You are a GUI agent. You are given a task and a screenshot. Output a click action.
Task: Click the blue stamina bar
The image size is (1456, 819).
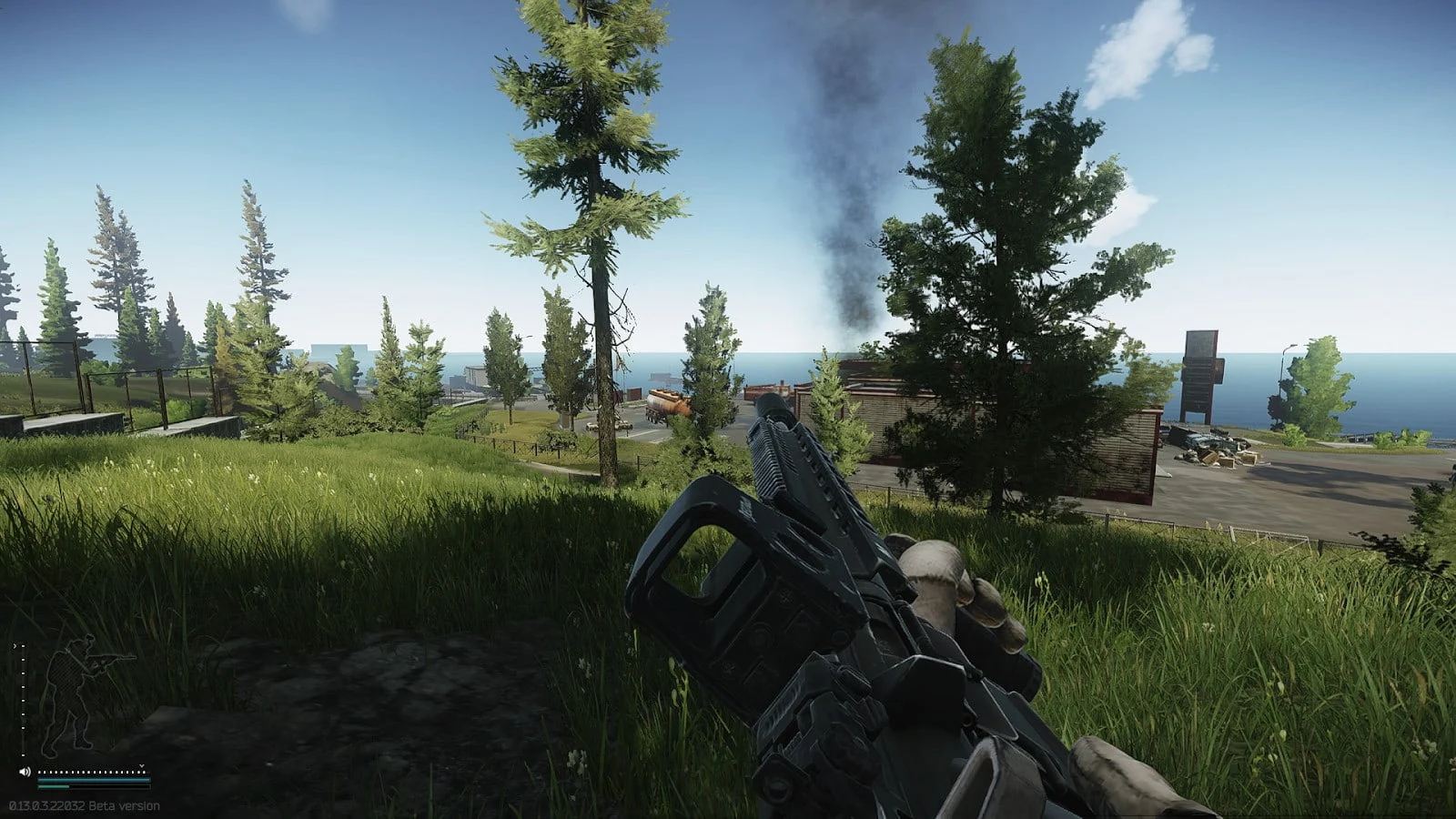click(91, 780)
